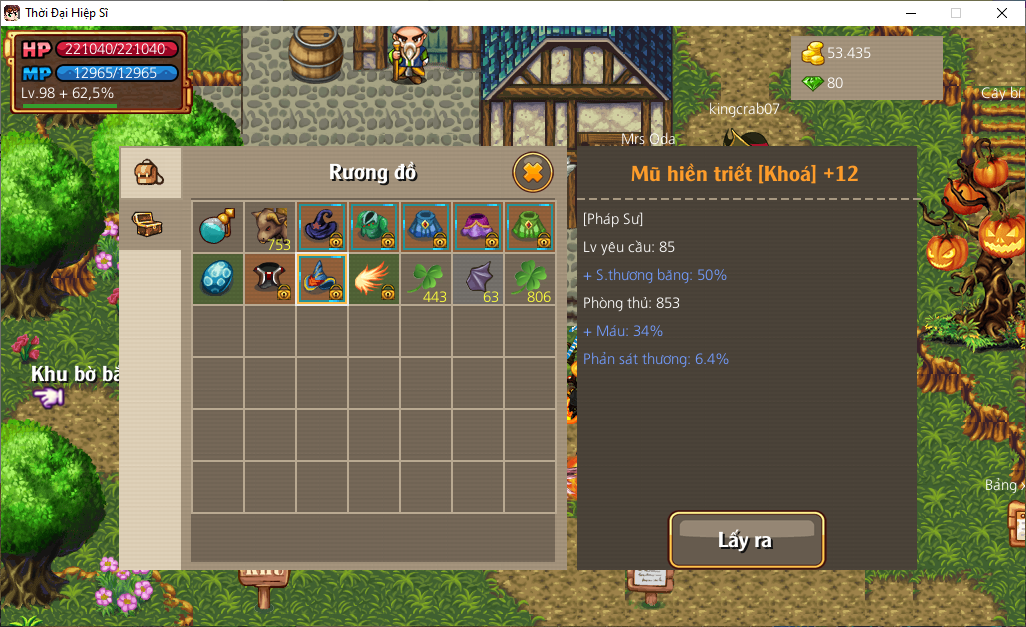The image size is (1026, 627).
Task: Choose the green robe item slot
Action: [530, 227]
